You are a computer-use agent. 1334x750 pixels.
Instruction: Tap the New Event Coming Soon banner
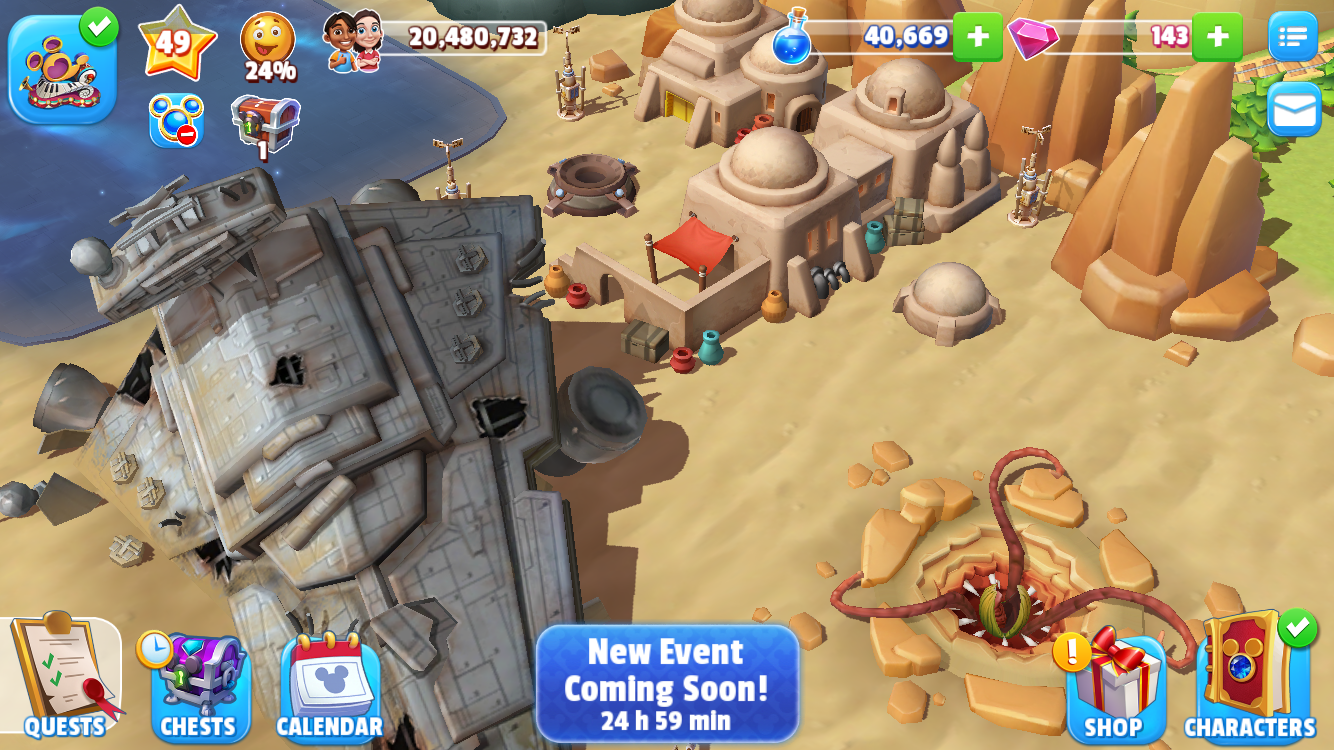pyautogui.click(x=667, y=685)
